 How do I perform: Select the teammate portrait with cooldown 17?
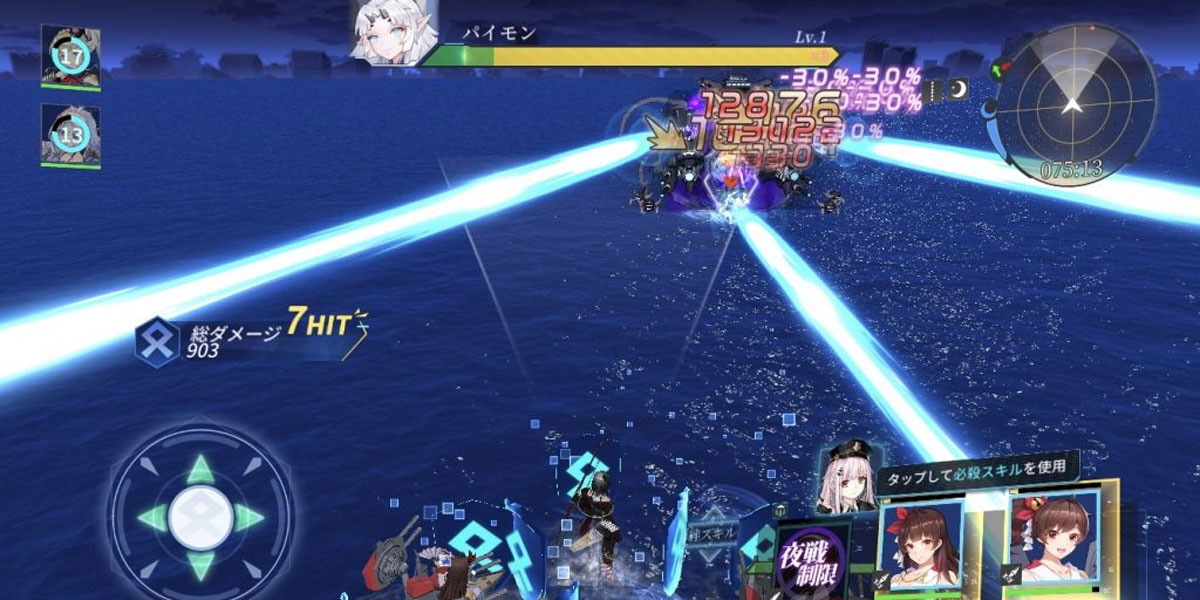pyautogui.click(x=70, y=56)
